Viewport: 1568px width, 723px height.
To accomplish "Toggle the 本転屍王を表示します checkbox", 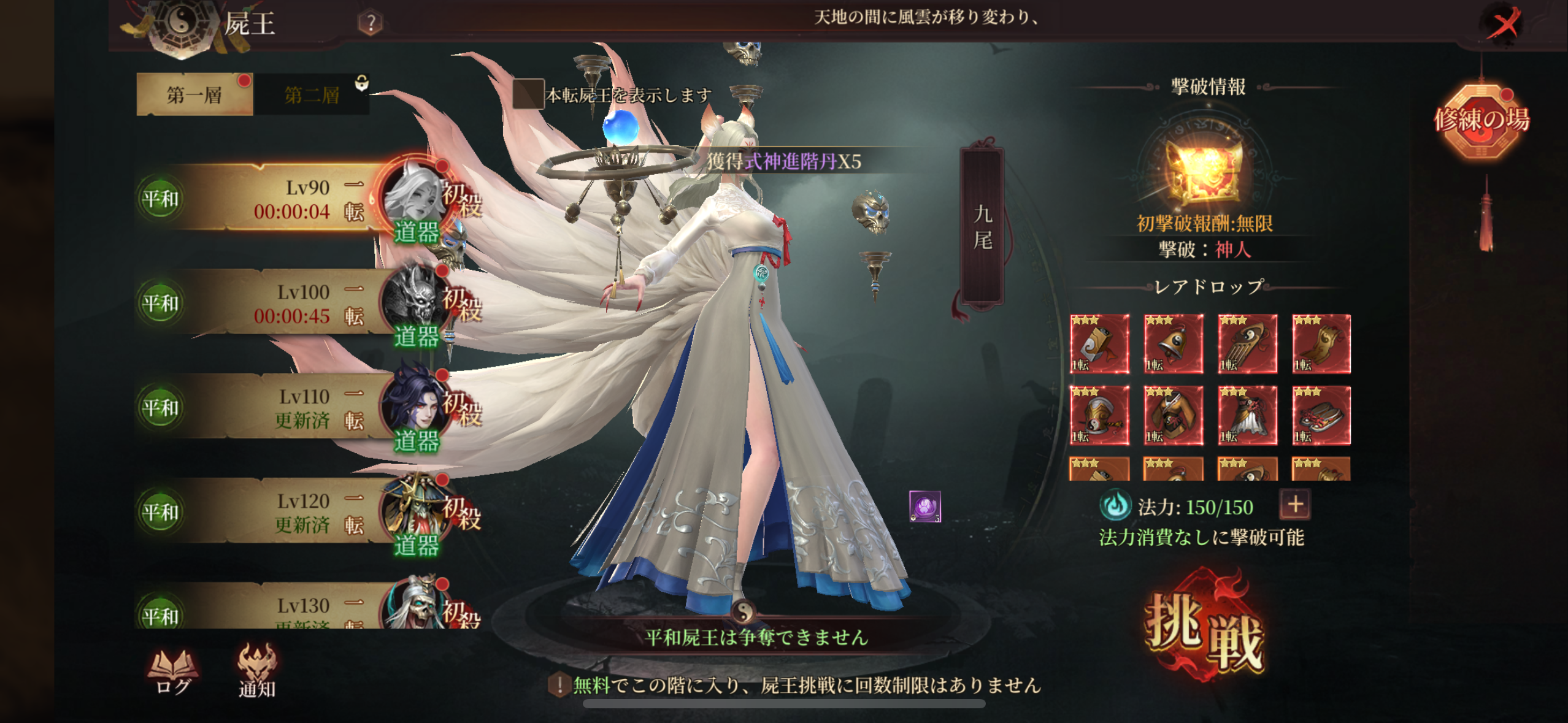I will (x=528, y=94).
